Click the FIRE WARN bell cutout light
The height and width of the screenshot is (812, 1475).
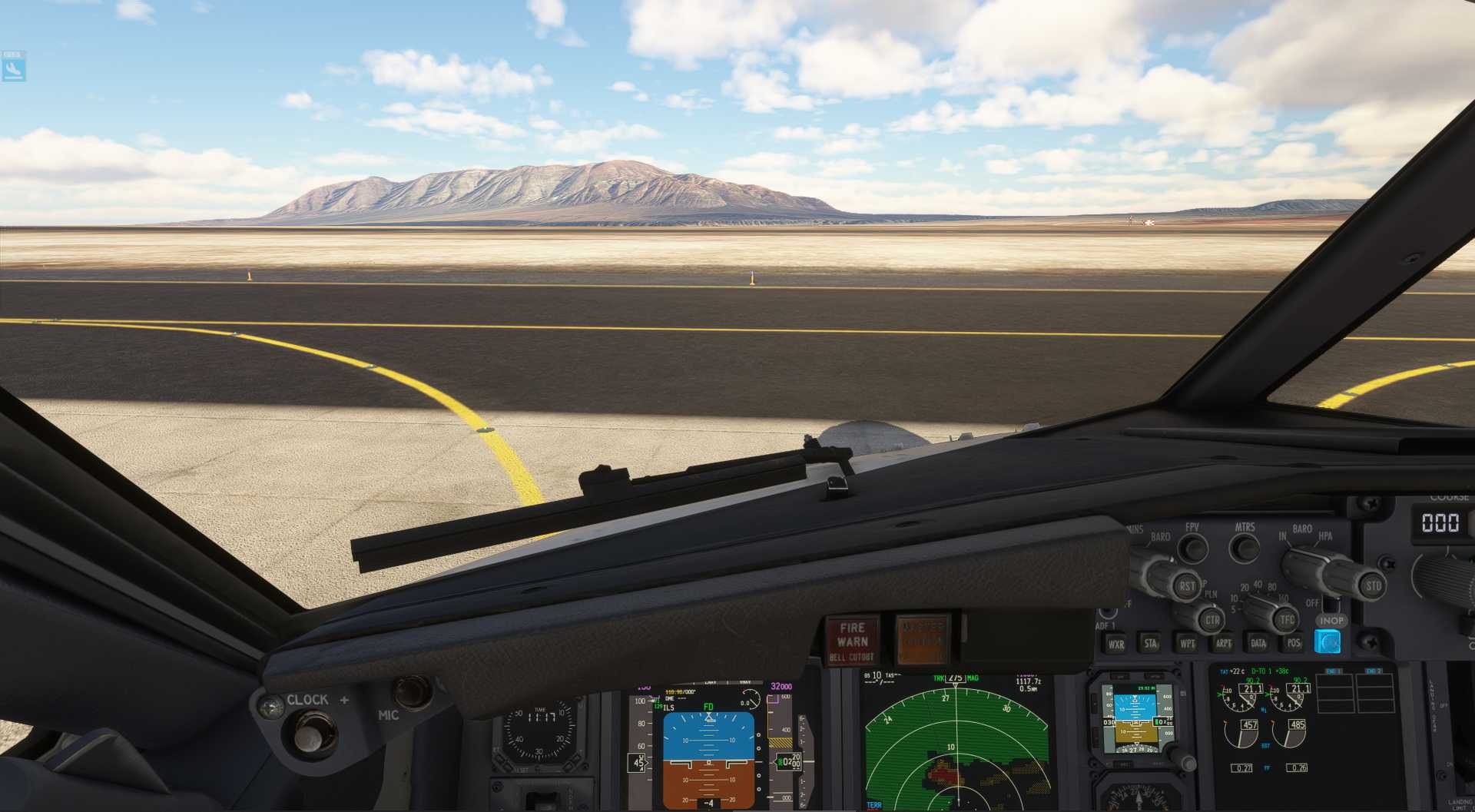click(x=852, y=641)
